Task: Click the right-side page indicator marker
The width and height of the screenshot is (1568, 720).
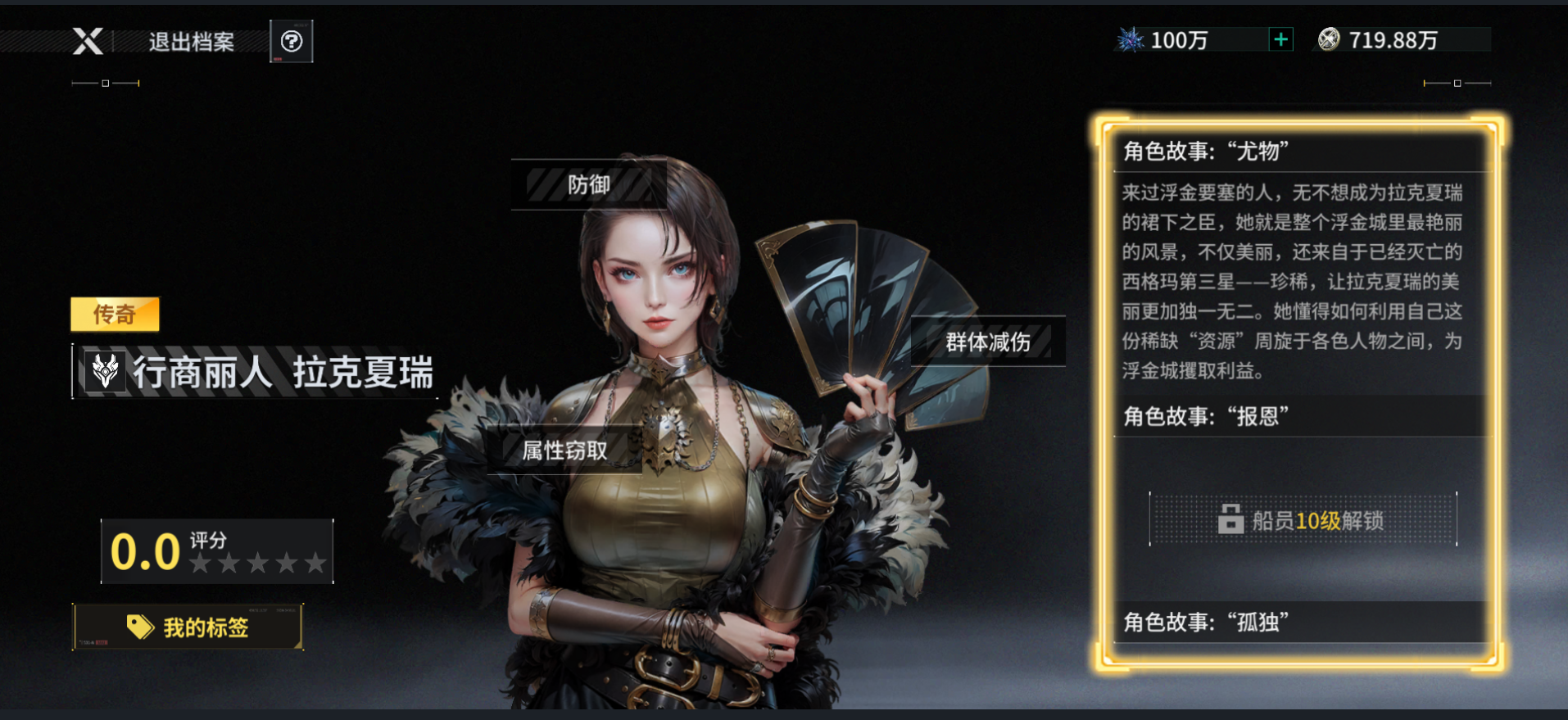Action: coord(1457,83)
